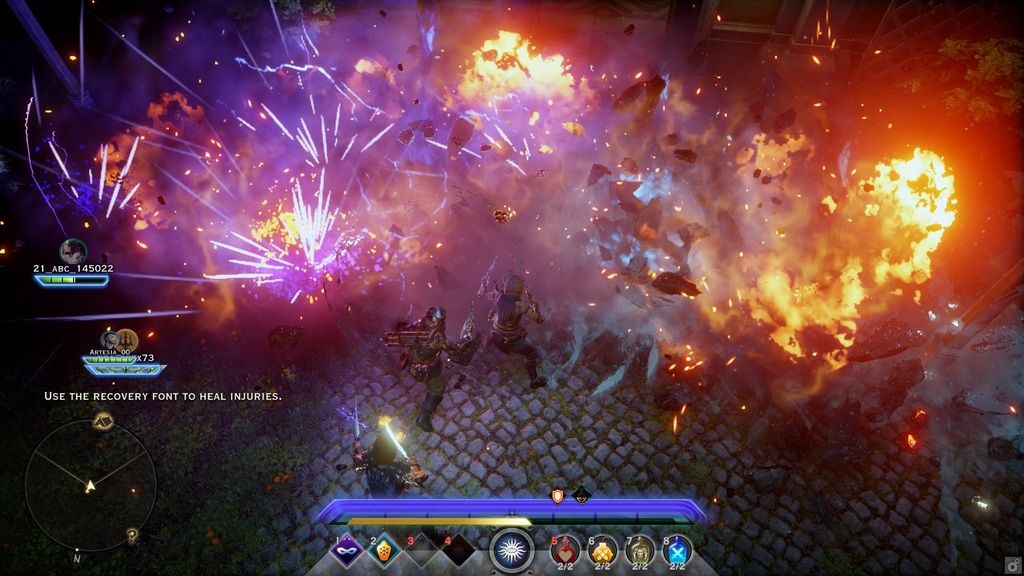
Task: Select the green tonic flask in slot 7
Action: [640, 550]
